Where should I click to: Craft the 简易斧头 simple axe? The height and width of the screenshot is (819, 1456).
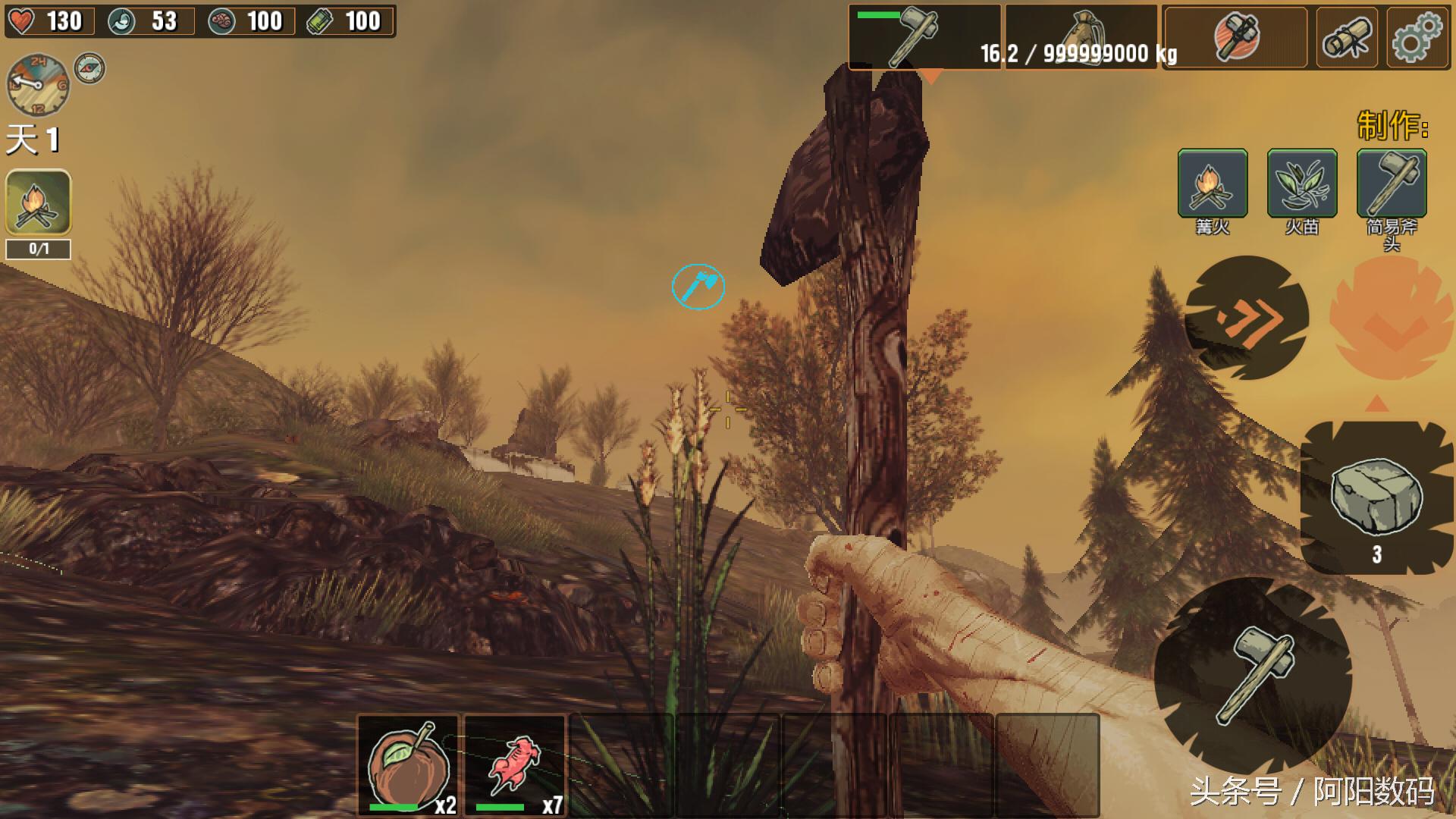point(1391,184)
